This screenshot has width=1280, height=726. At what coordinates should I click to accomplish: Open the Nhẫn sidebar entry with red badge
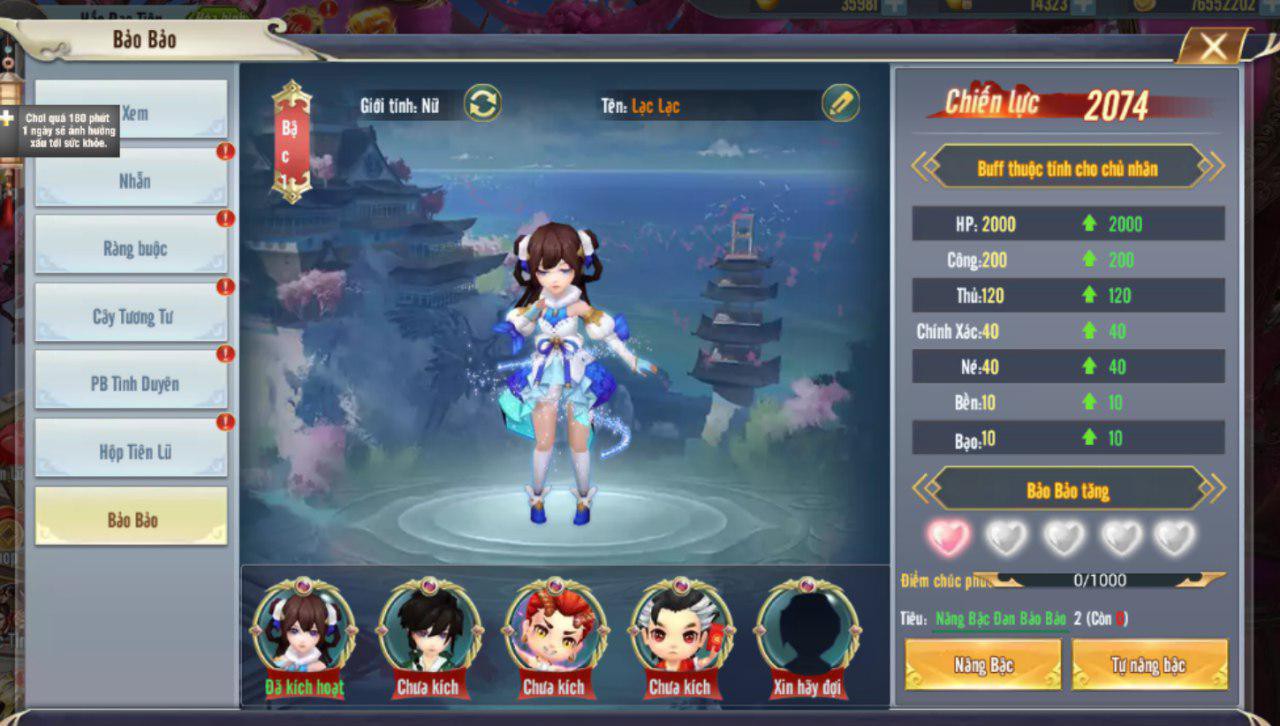tap(131, 180)
